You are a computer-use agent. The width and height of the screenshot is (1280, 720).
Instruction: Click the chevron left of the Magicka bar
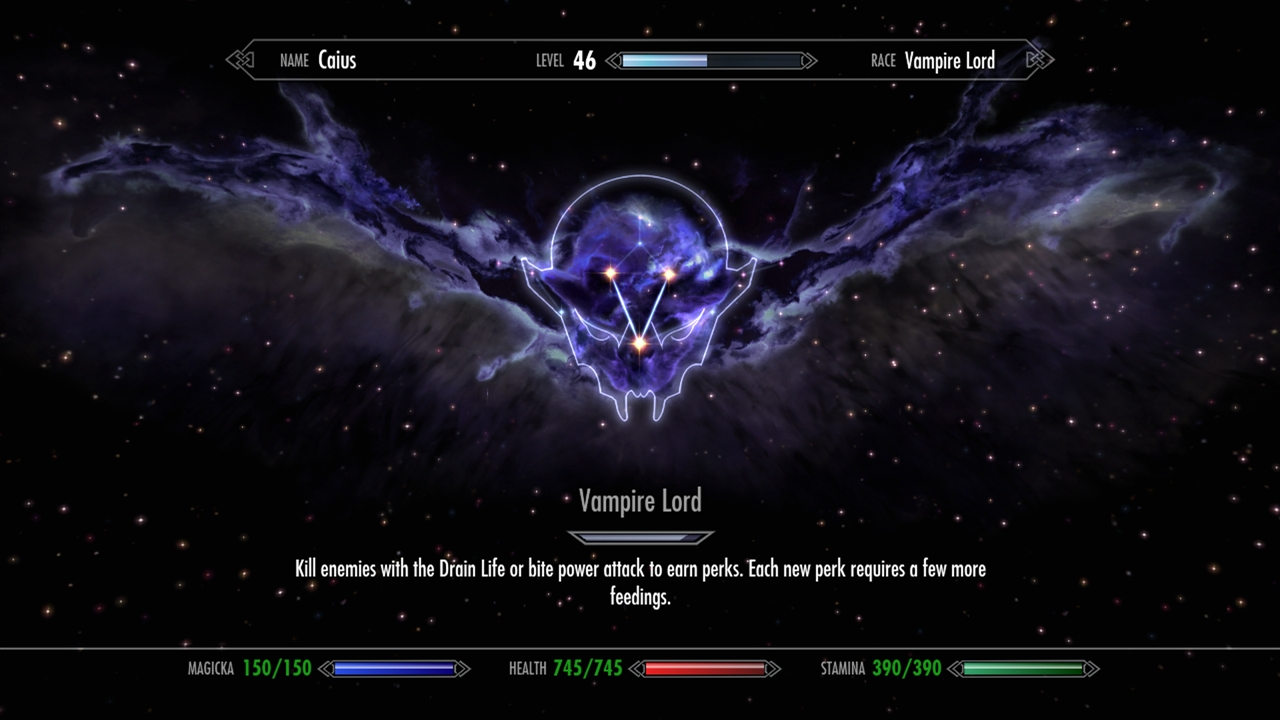tap(324, 668)
